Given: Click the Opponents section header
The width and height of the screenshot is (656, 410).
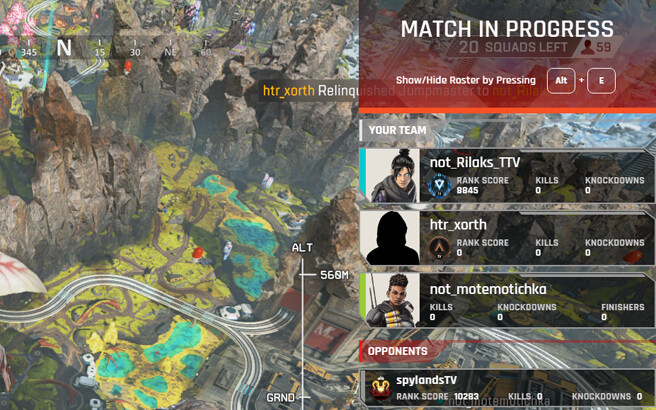Looking at the screenshot, I should coord(397,351).
